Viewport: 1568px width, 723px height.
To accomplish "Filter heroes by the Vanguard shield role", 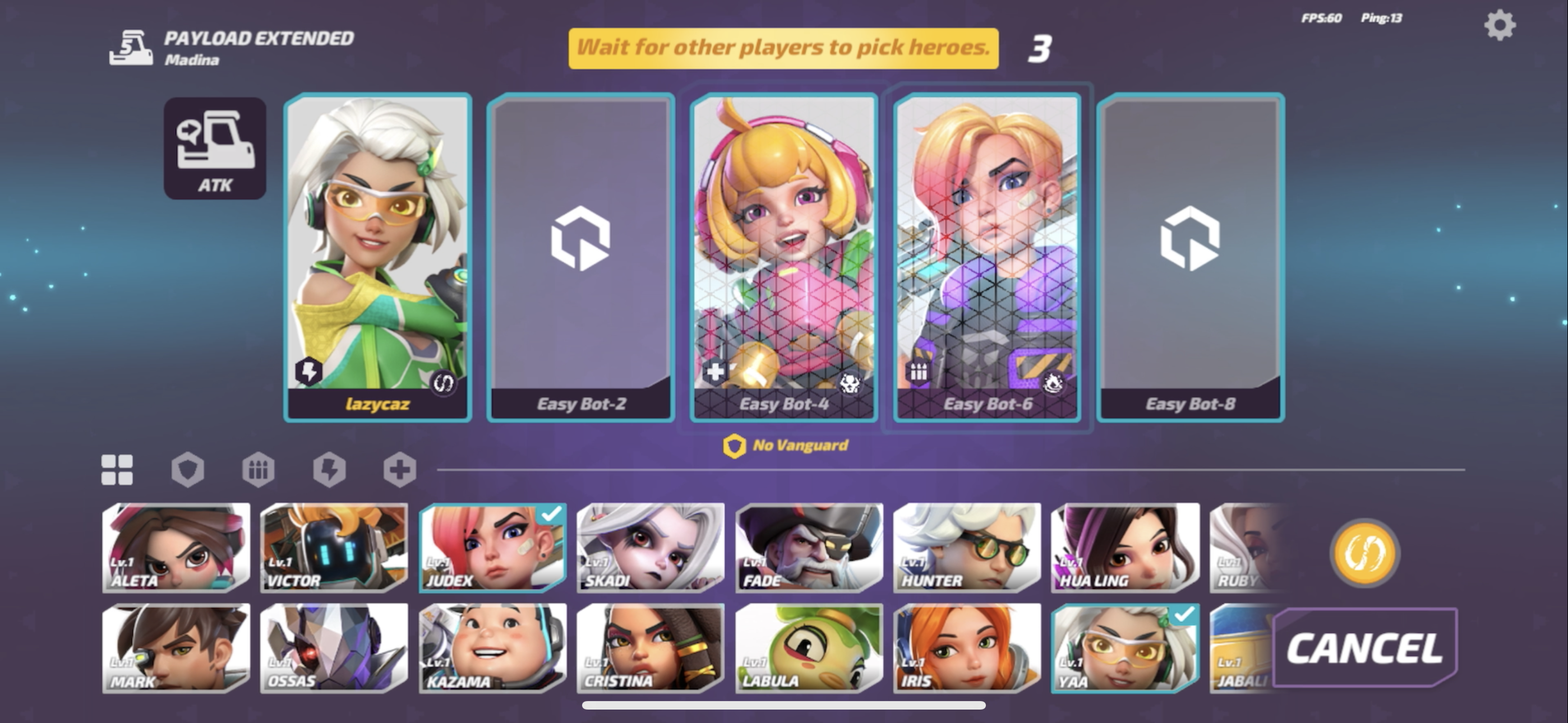I will 188,469.
